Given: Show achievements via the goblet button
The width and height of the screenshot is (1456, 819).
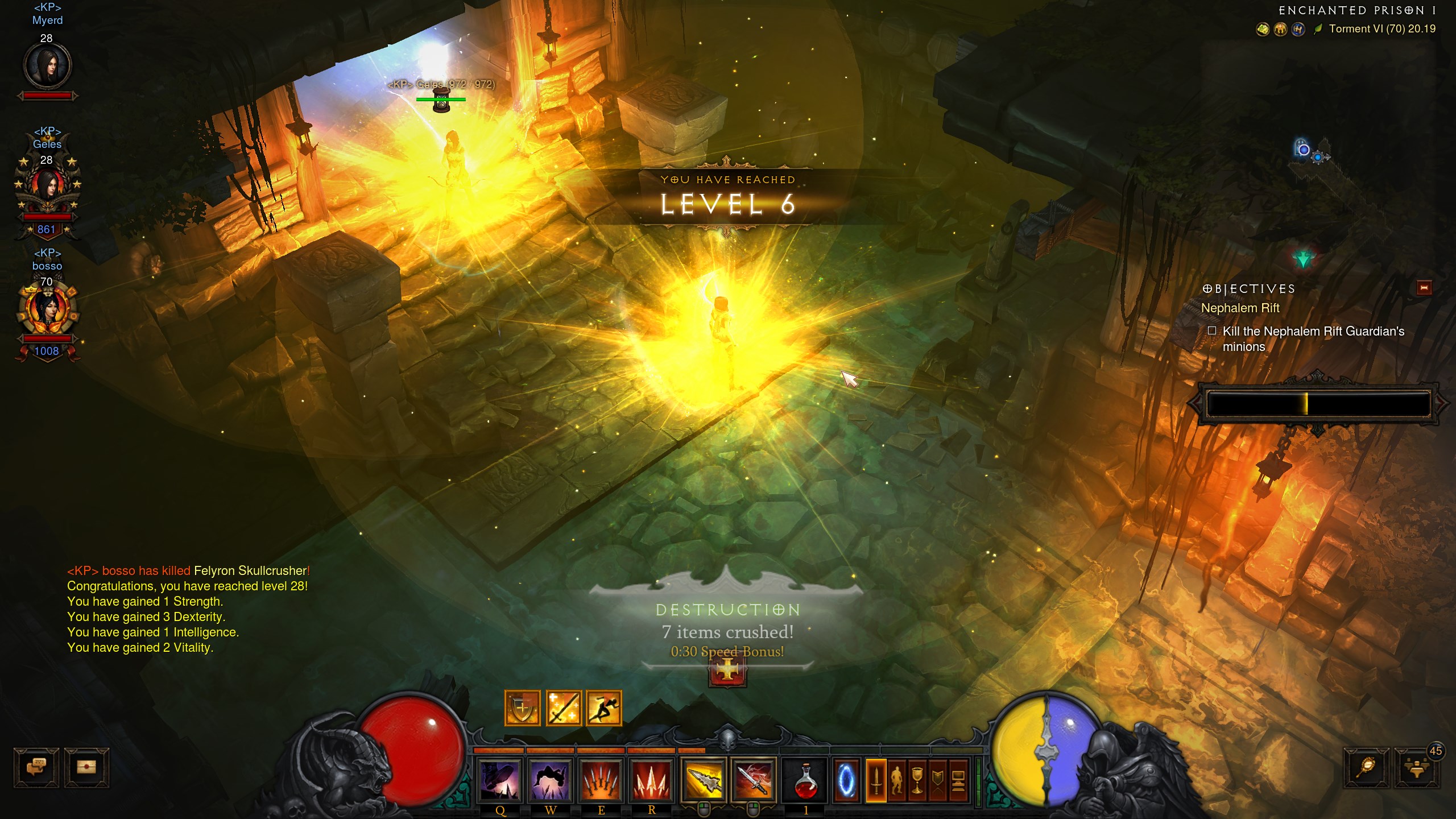Looking at the screenshot, I should pyautogui.click(x=917, y=780).
